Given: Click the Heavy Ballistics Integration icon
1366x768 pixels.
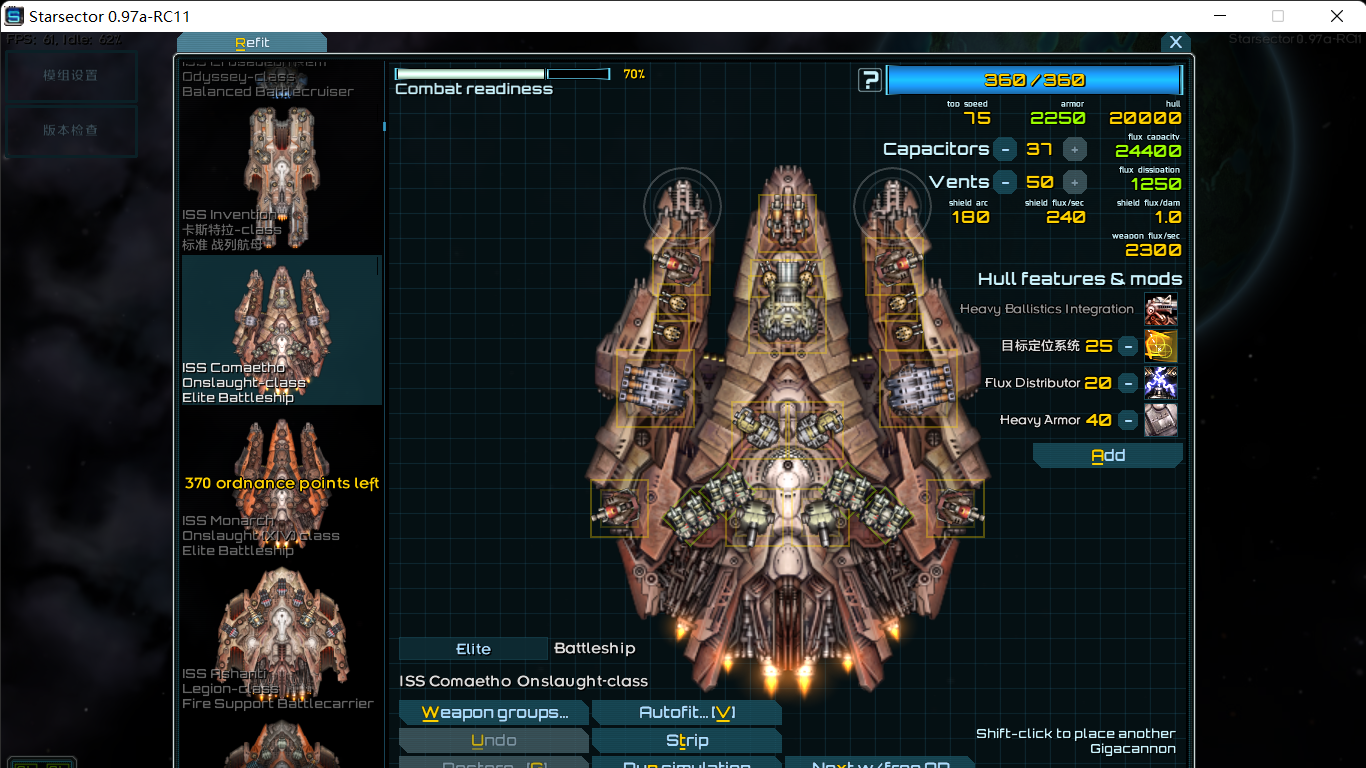Looking at the screenshot, I should click(1161, 310).
